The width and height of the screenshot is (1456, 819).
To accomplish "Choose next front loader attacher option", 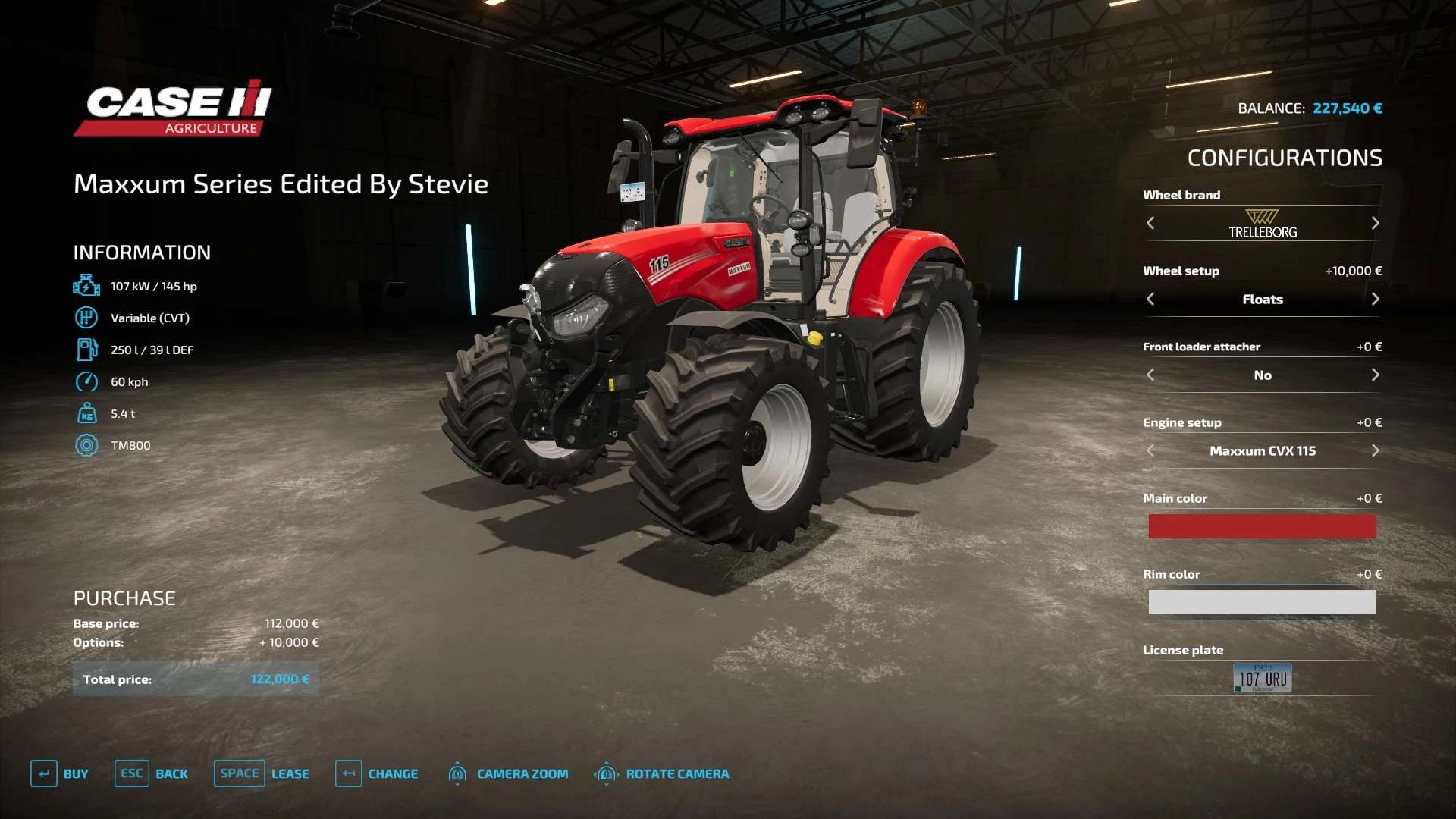I will pyautogui.click(x=1375, y=375).
